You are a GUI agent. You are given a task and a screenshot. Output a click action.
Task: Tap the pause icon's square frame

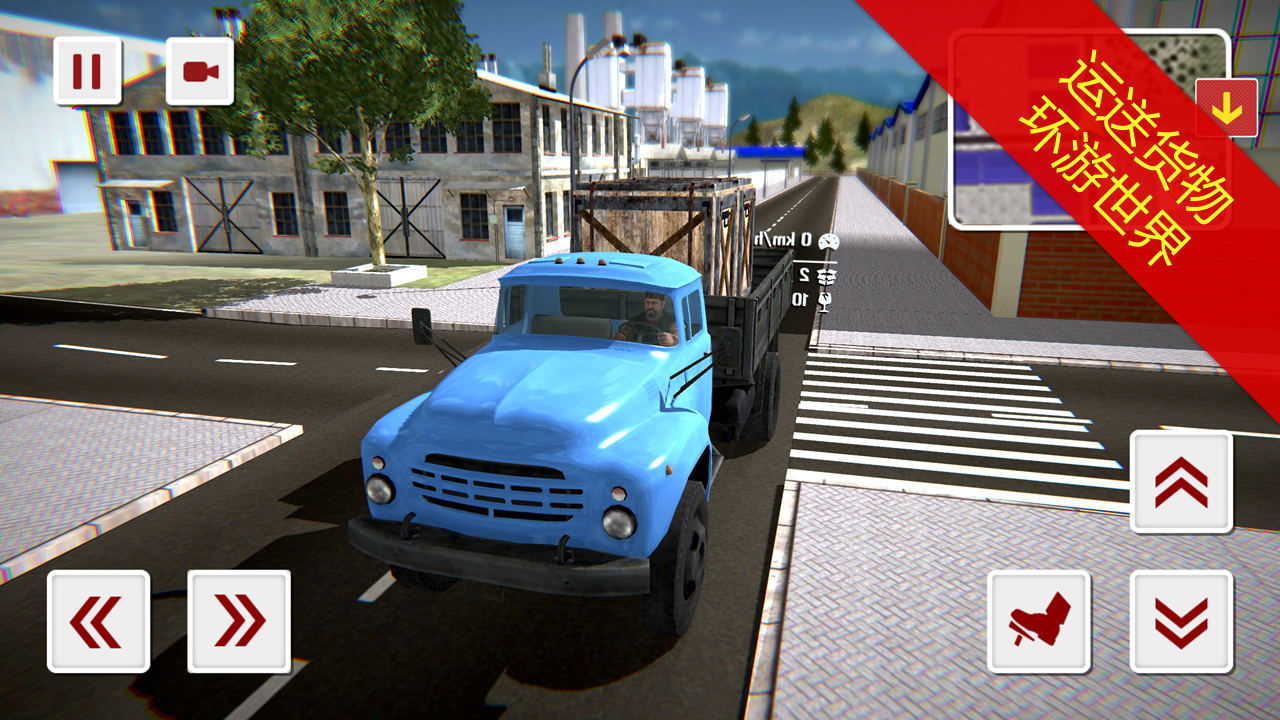click(88, 70)
